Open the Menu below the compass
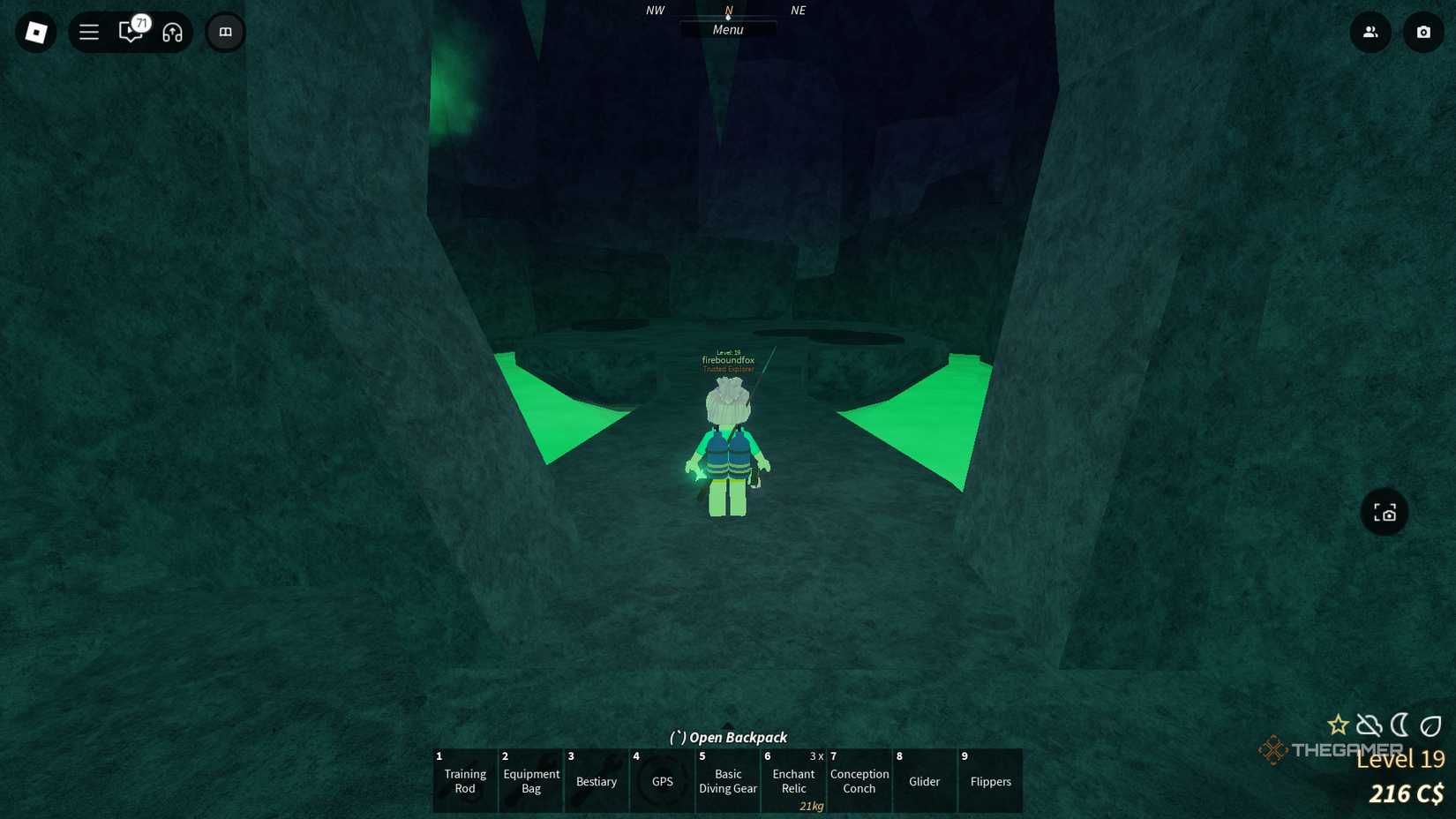 (727, 29)
